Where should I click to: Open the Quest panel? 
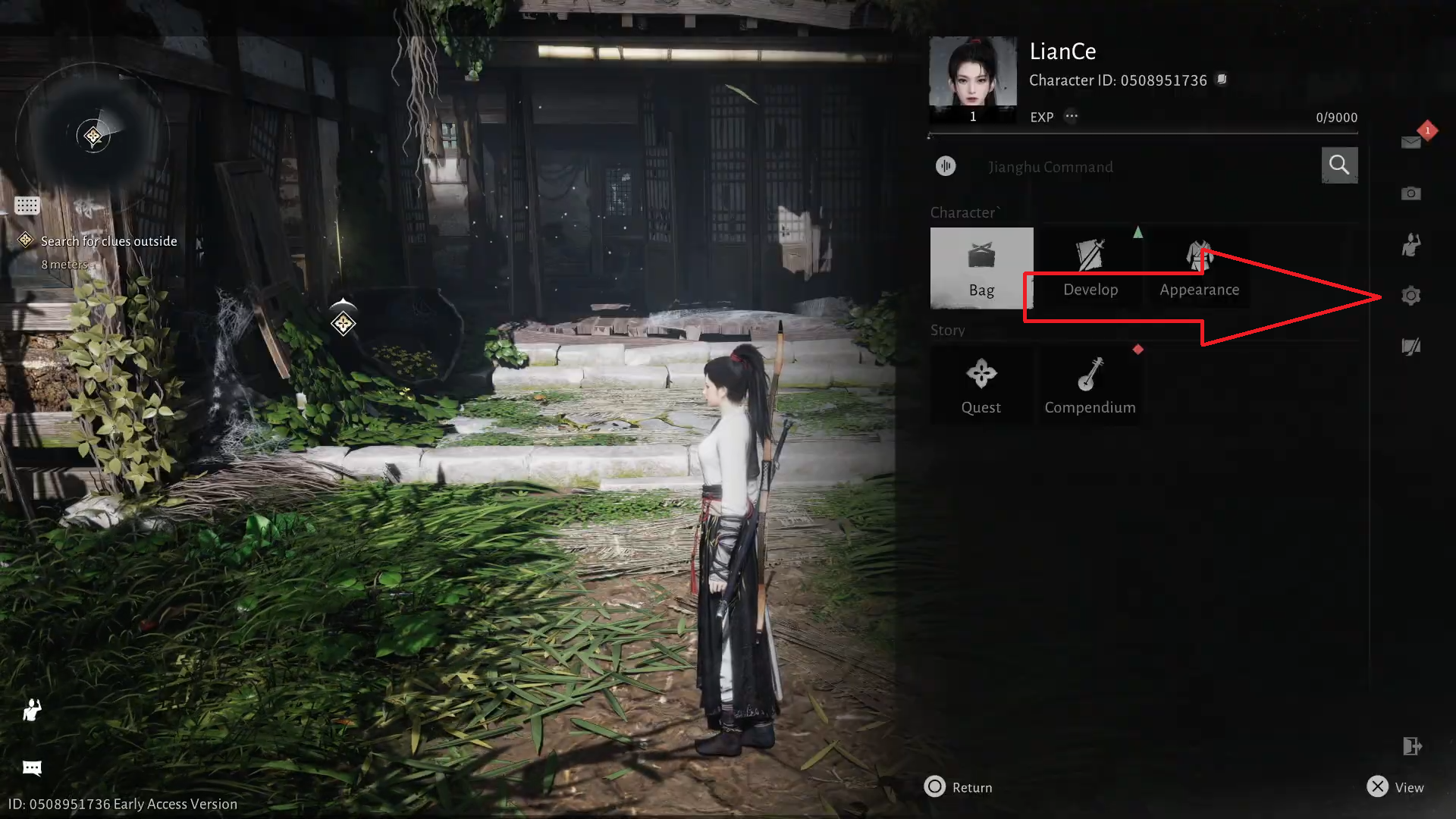(x=981, y=385)
